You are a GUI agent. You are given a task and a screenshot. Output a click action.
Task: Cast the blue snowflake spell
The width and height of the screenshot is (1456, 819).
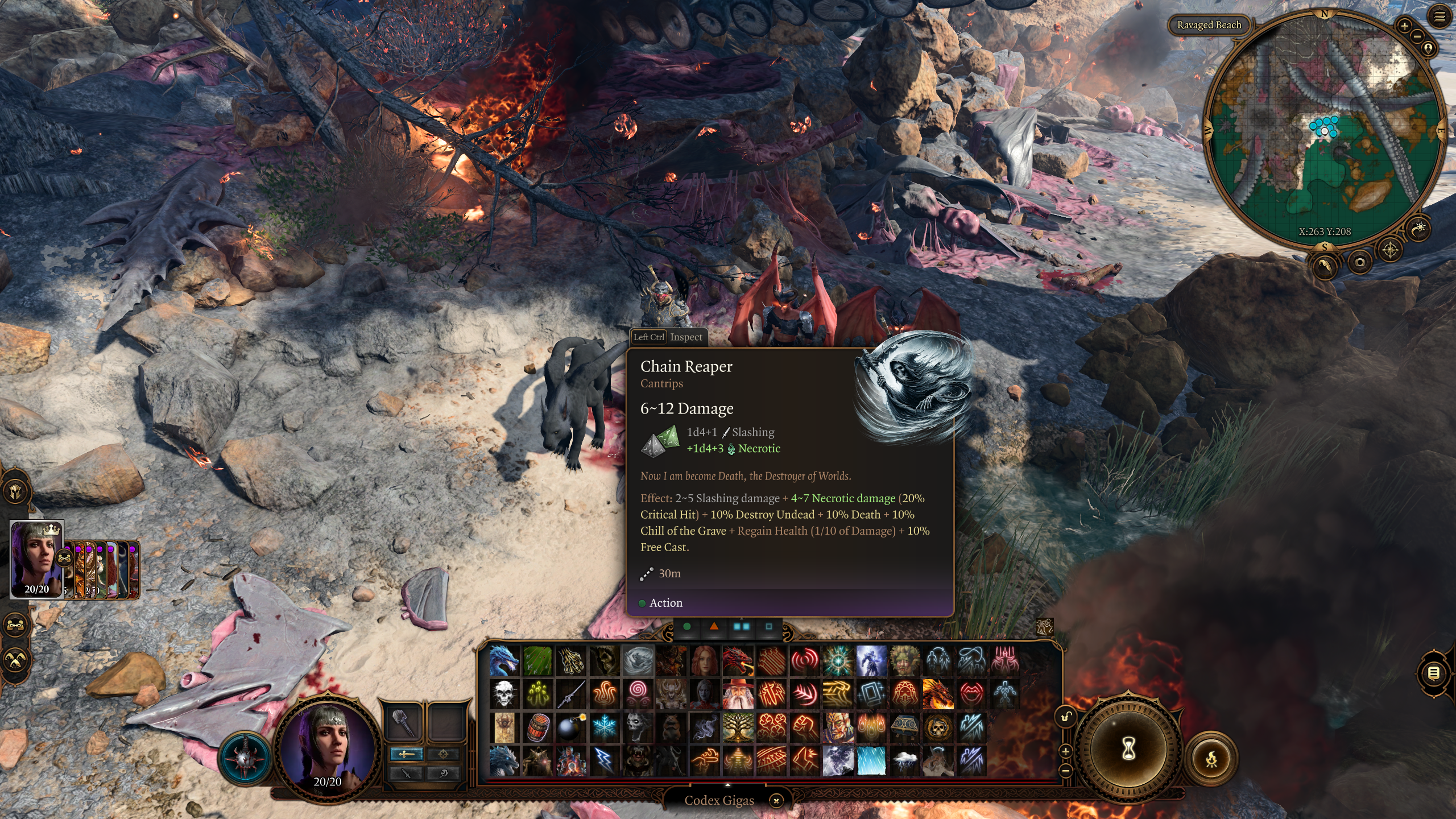click(604, 727)
